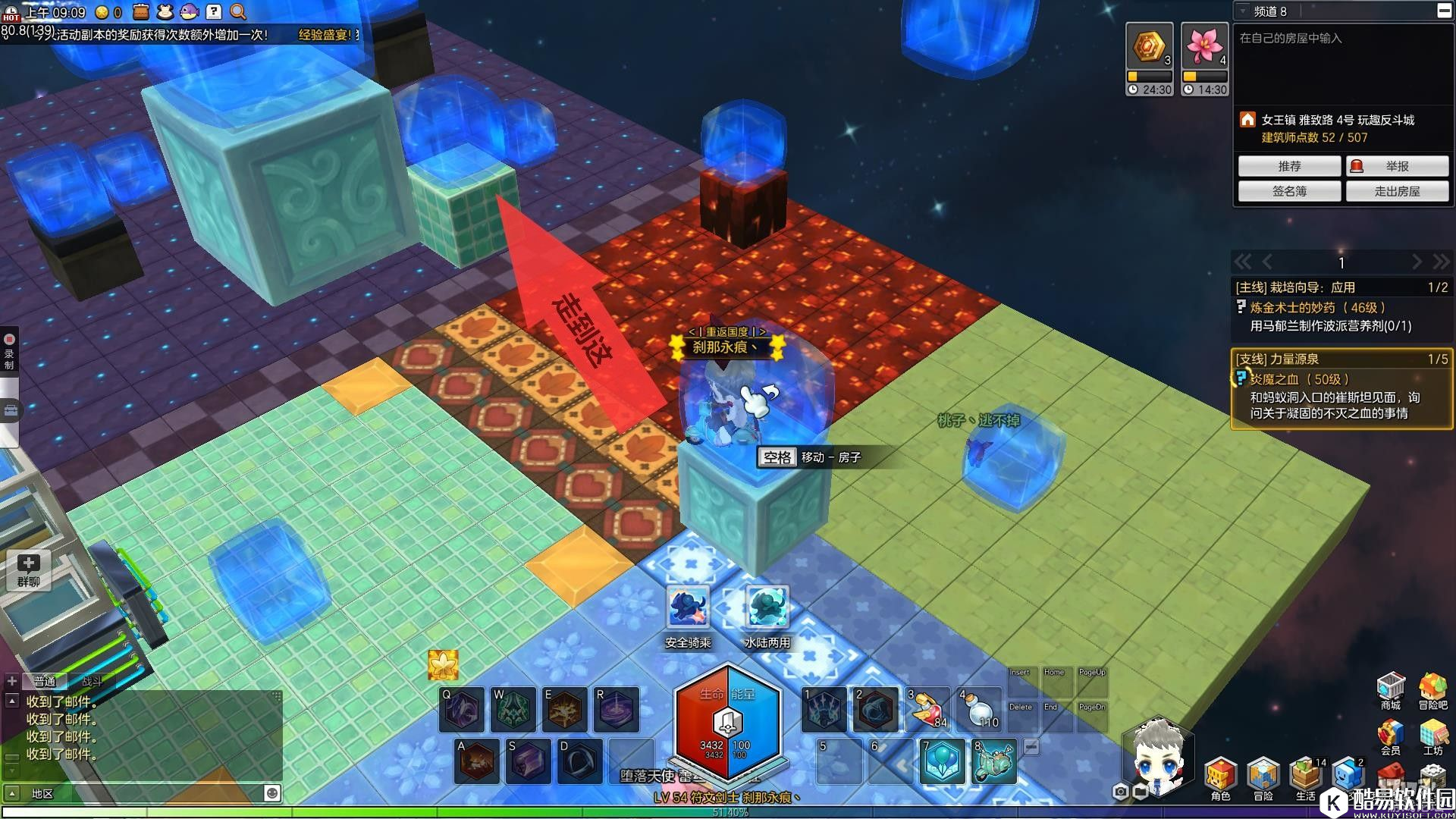1456x819 pixels.
Task: Open the 生活 life skills menu
Action: click(1305, 777)
